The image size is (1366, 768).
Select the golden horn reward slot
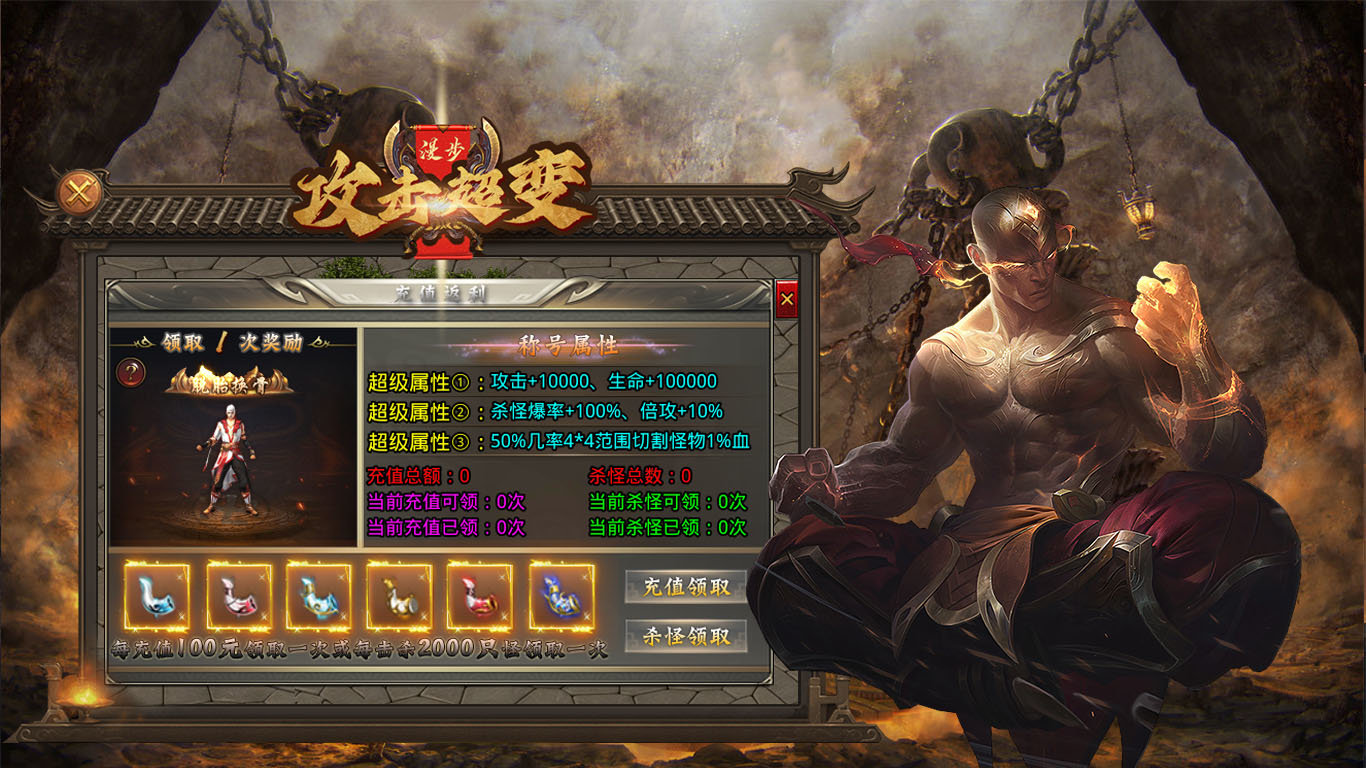[x=399, y=597]
